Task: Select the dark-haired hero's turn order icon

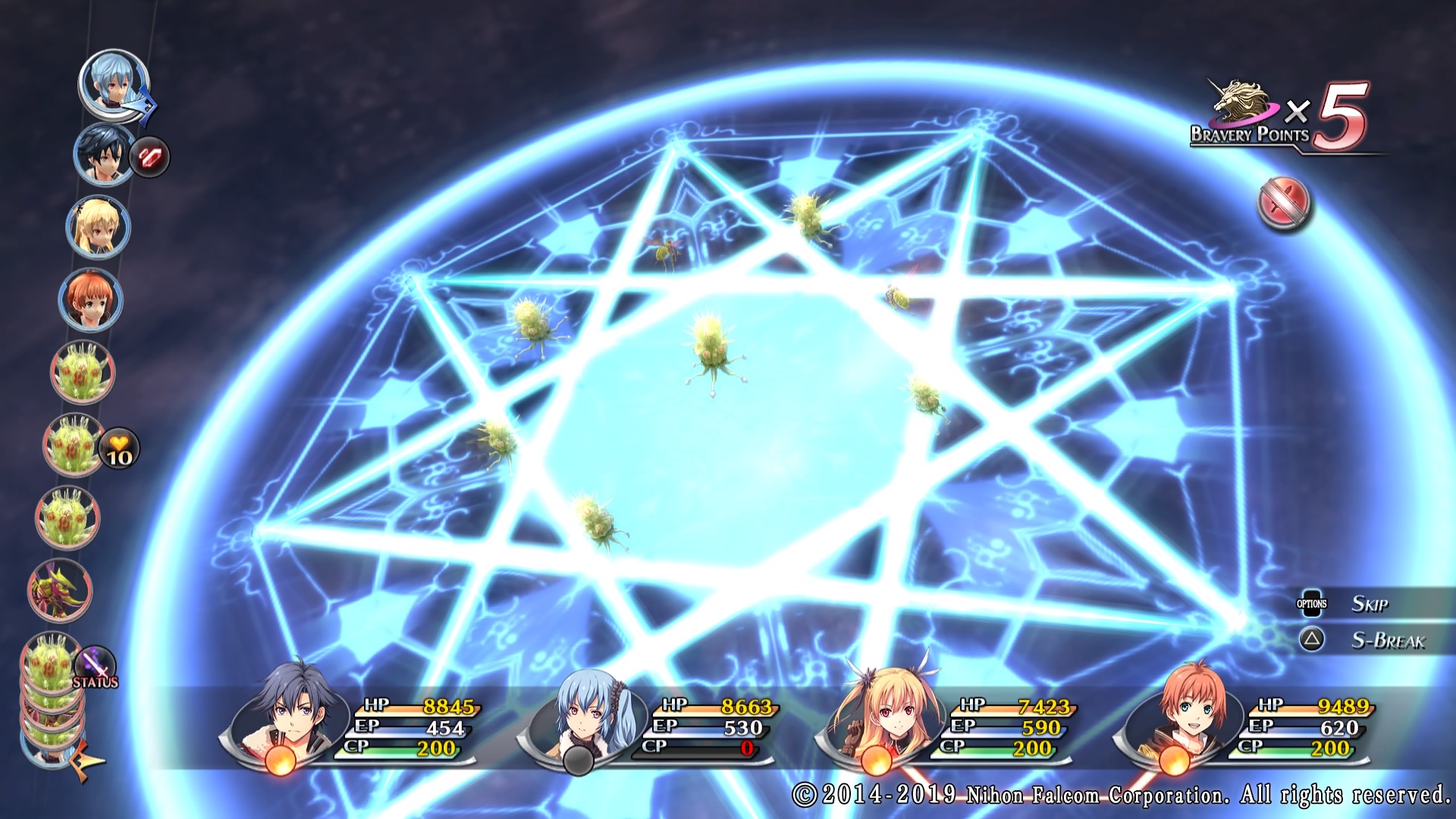Action: [x=104, y=154]
